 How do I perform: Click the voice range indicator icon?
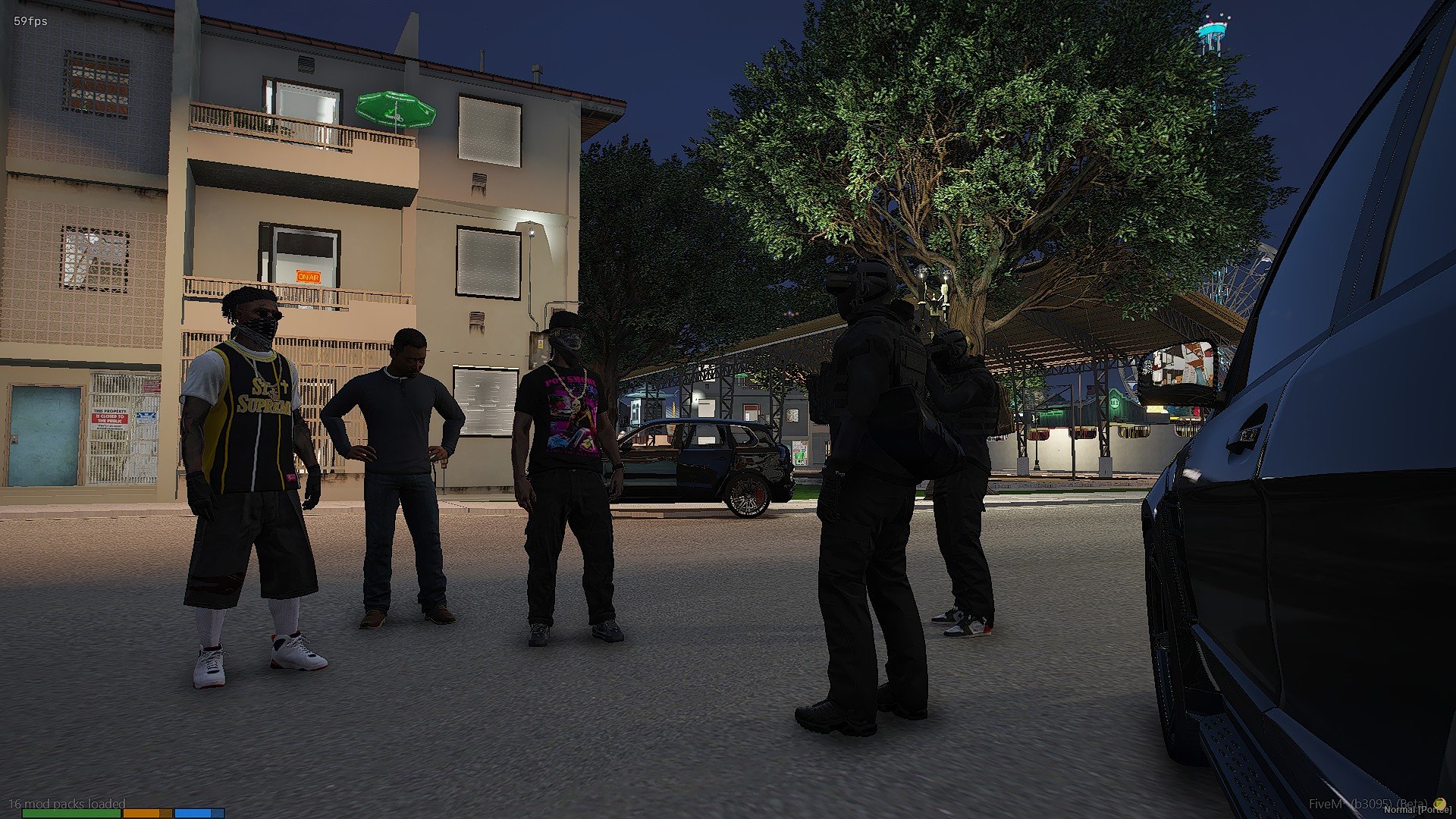[1439, 803]
